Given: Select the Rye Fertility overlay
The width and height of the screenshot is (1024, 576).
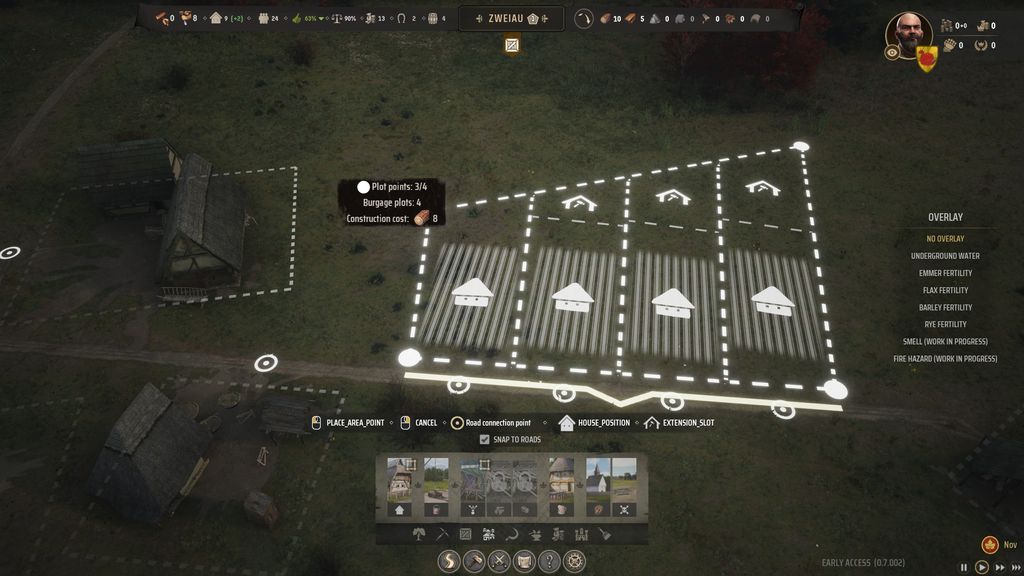Looking at the screenshot, I should pos(945,324).
